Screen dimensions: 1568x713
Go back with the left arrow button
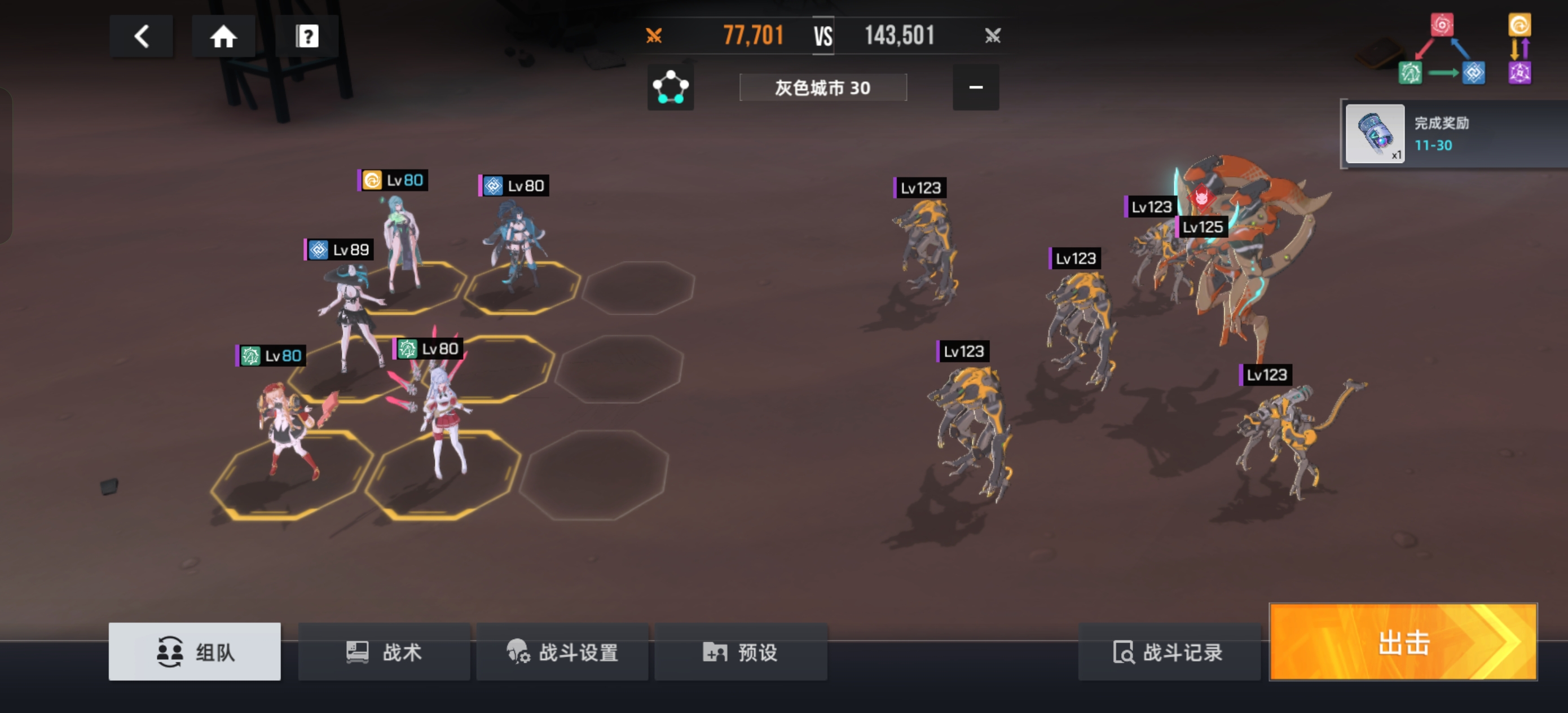[x=141, y=37]
